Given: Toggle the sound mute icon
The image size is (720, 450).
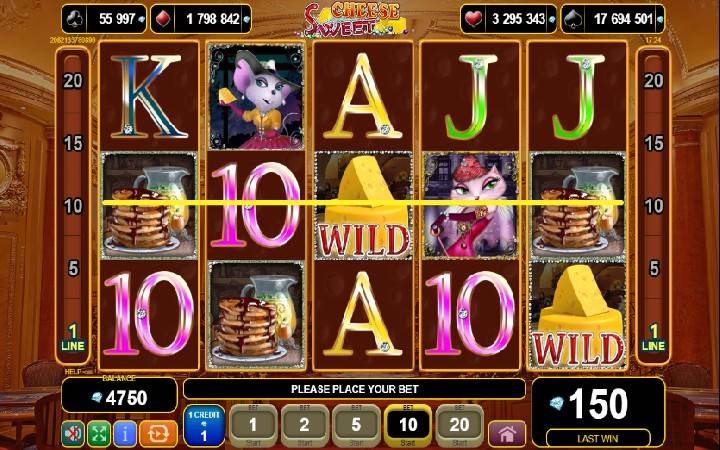Looking at the screenshot, I should tap(73, 434).
